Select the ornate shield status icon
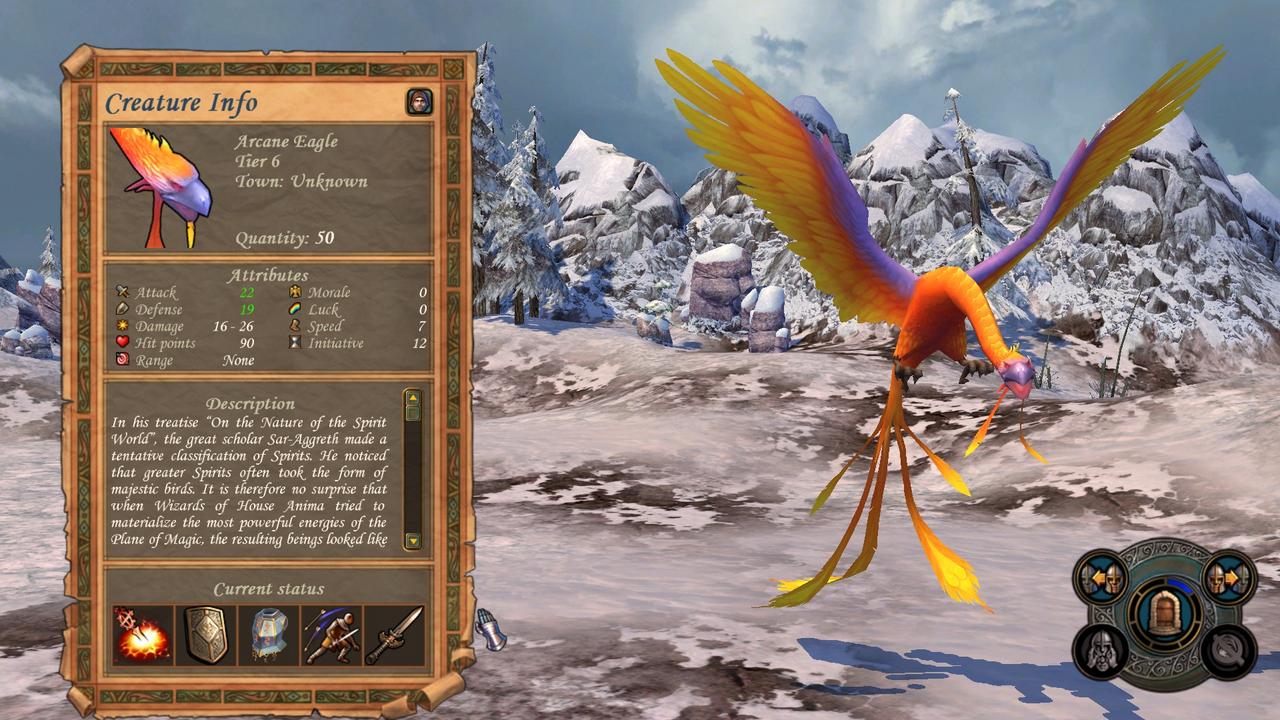This screenshot has height=720, width=1280. click(x=206, y=635)
